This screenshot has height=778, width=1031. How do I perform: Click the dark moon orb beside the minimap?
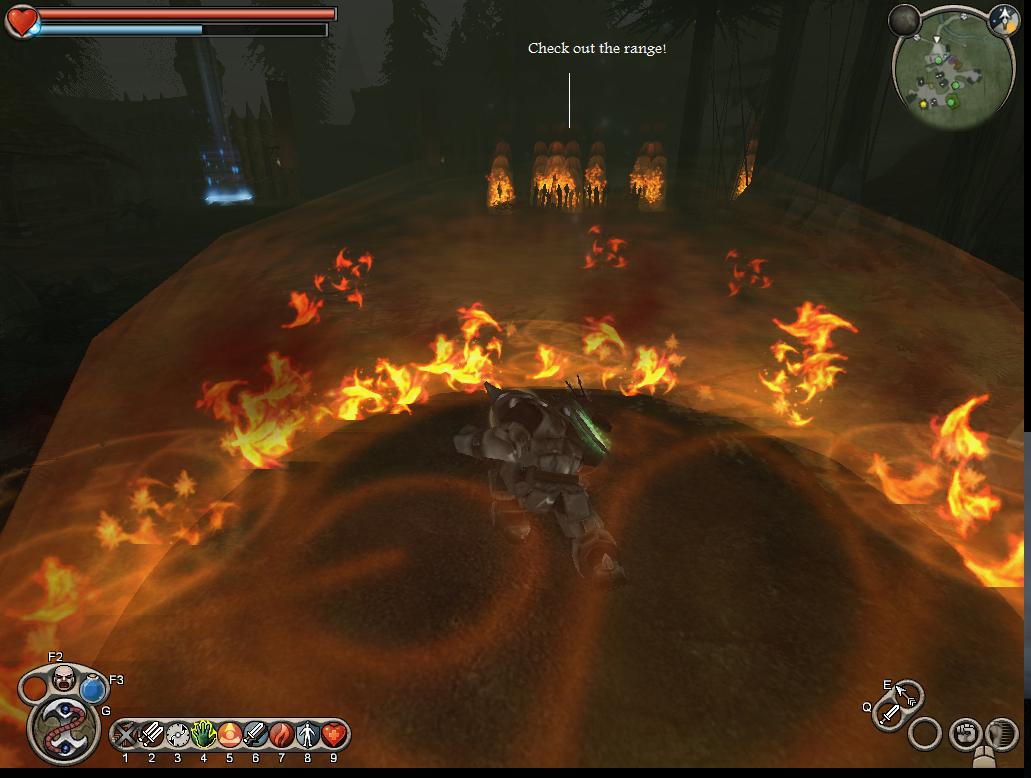coord(903,20)
